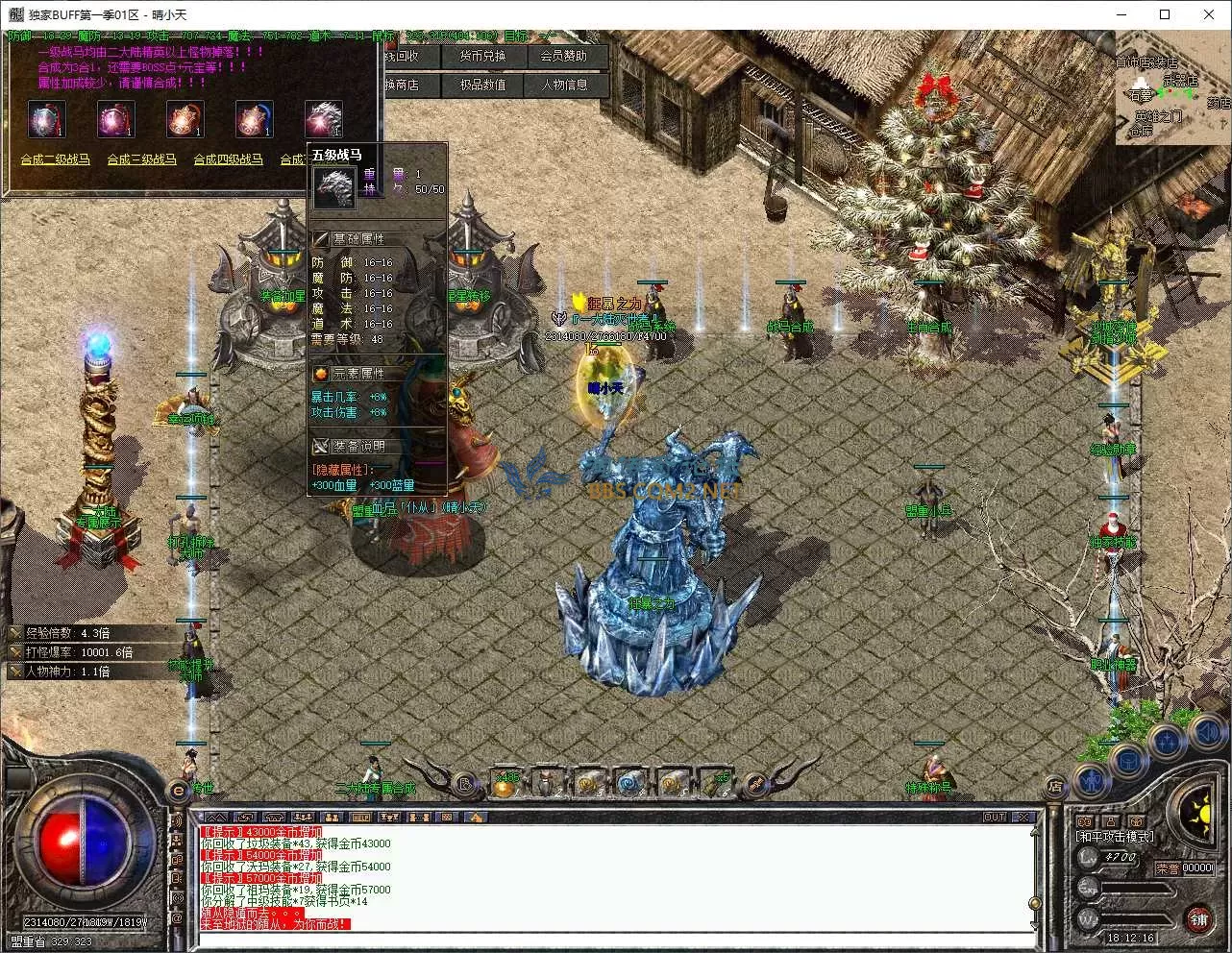Select the 合成四级战马 link
The width and height of the screenshot is (1232, 953).
(x=229, y=159)
